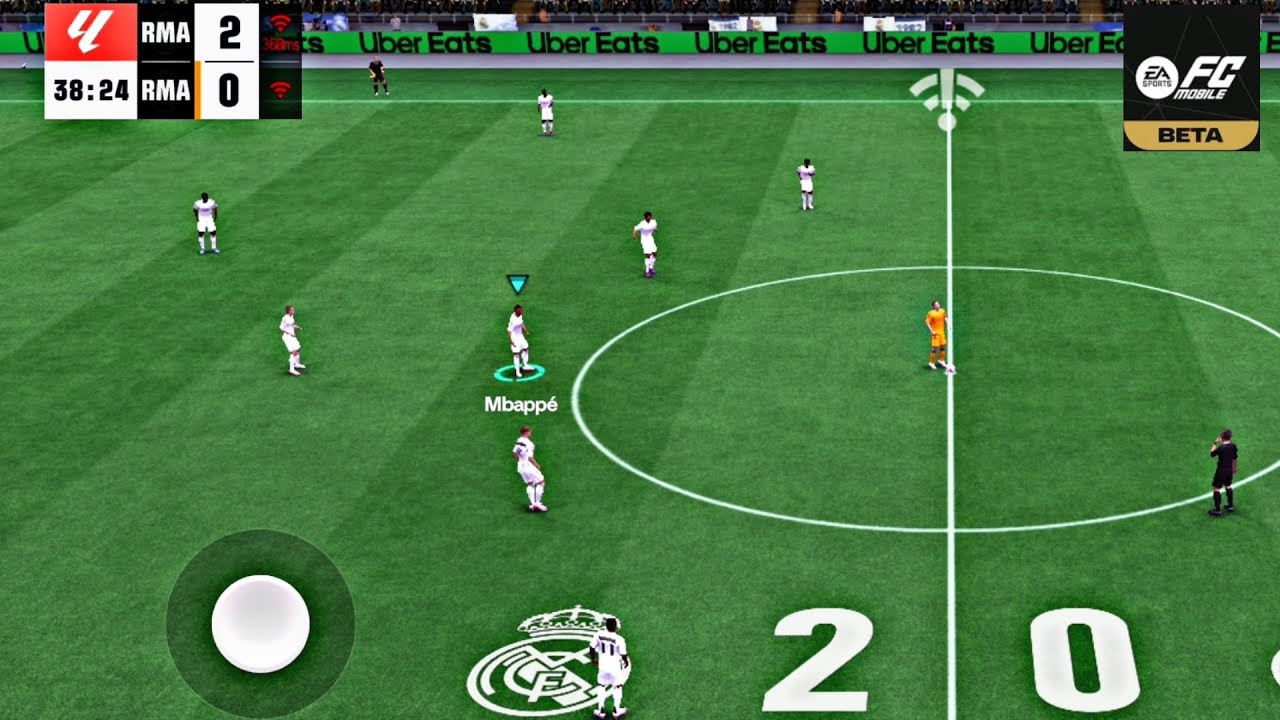1280x720 pixels.
Task: Click the red Wi-Fi signal icon showing 368ms
Action: [281, 28]
